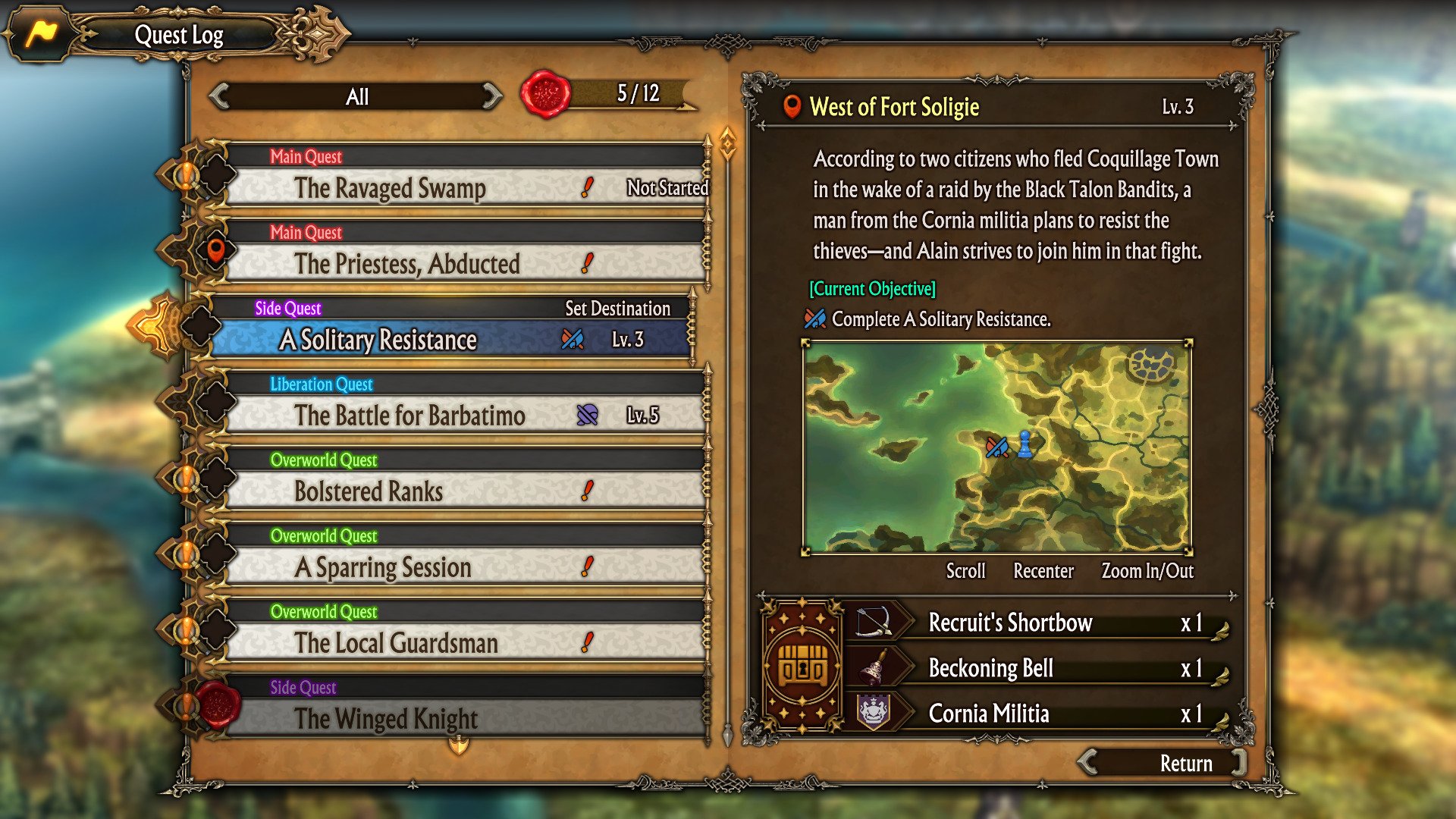The image size is (1456, 819).
Task: Click Set Destination for A Solitary Resistance
Action: [617, 309]
